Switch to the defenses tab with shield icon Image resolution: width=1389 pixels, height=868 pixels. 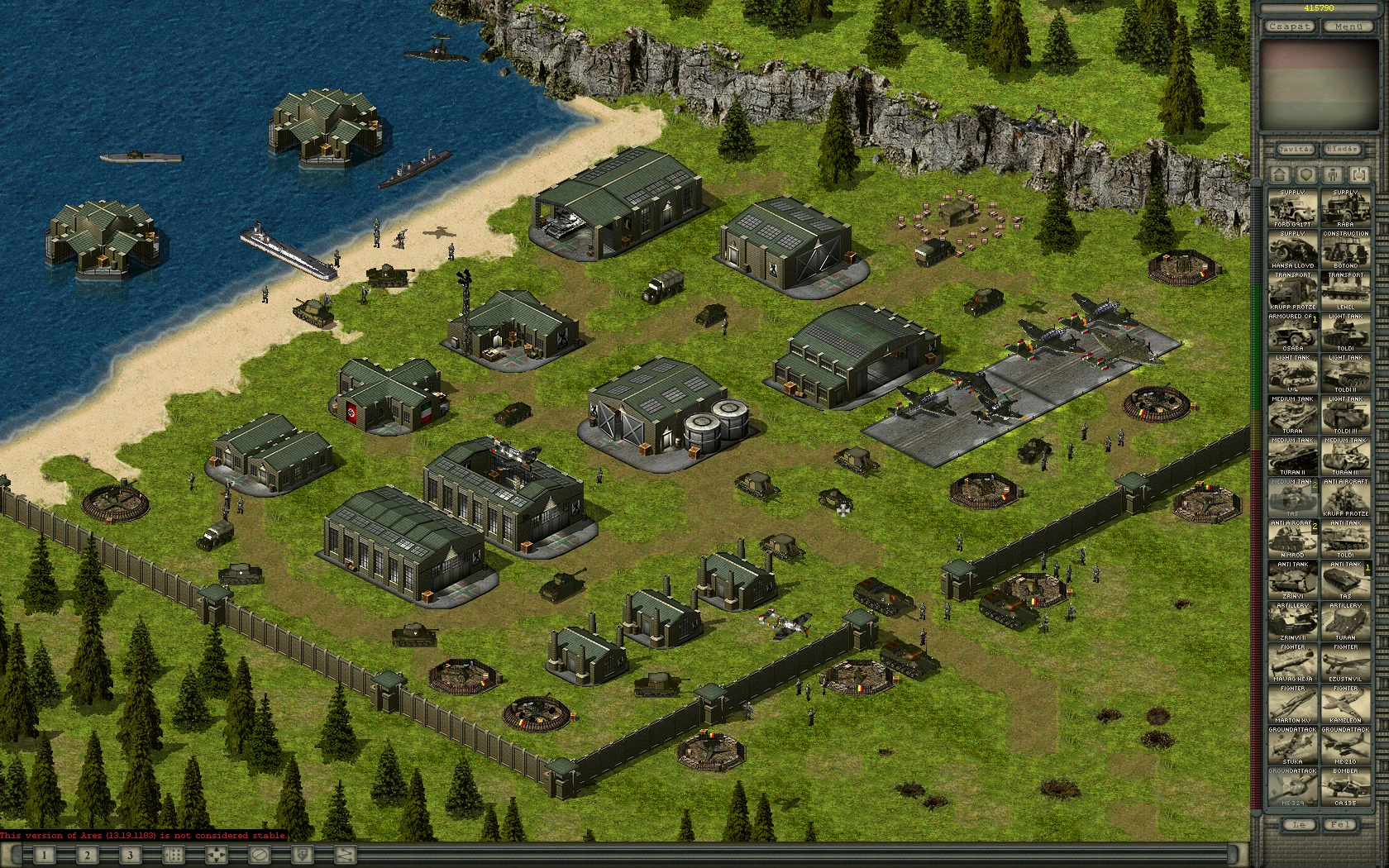point(1306,174)
